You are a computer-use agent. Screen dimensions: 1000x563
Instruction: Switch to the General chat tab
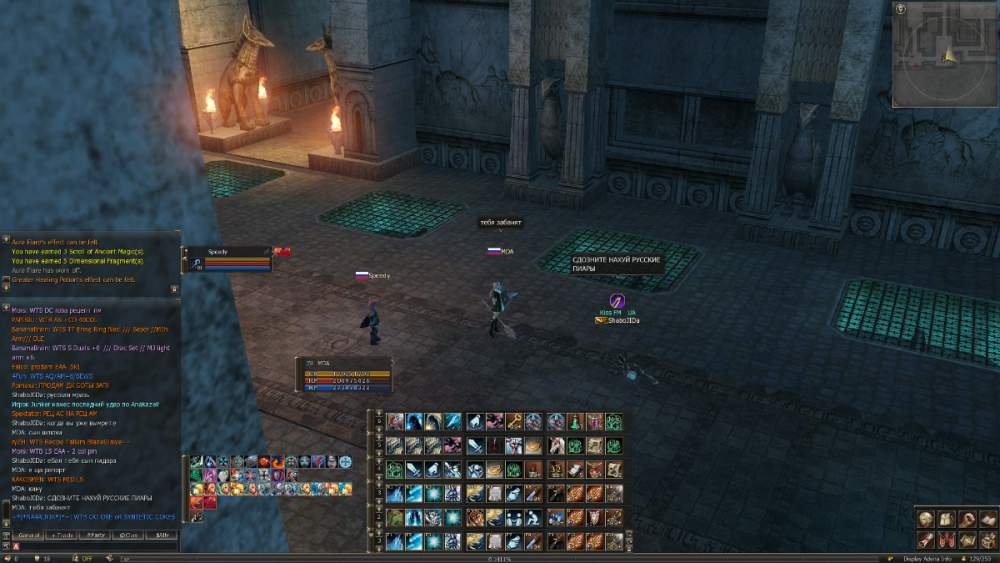coord(28,536)
